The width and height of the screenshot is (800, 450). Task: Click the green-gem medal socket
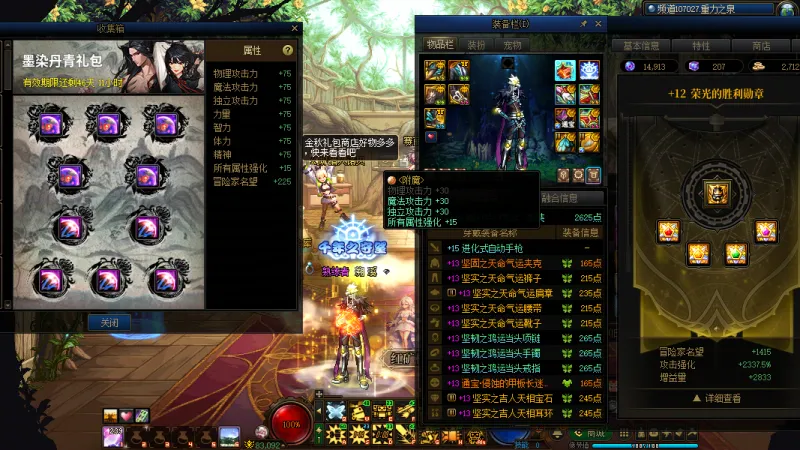pos(737,254)
